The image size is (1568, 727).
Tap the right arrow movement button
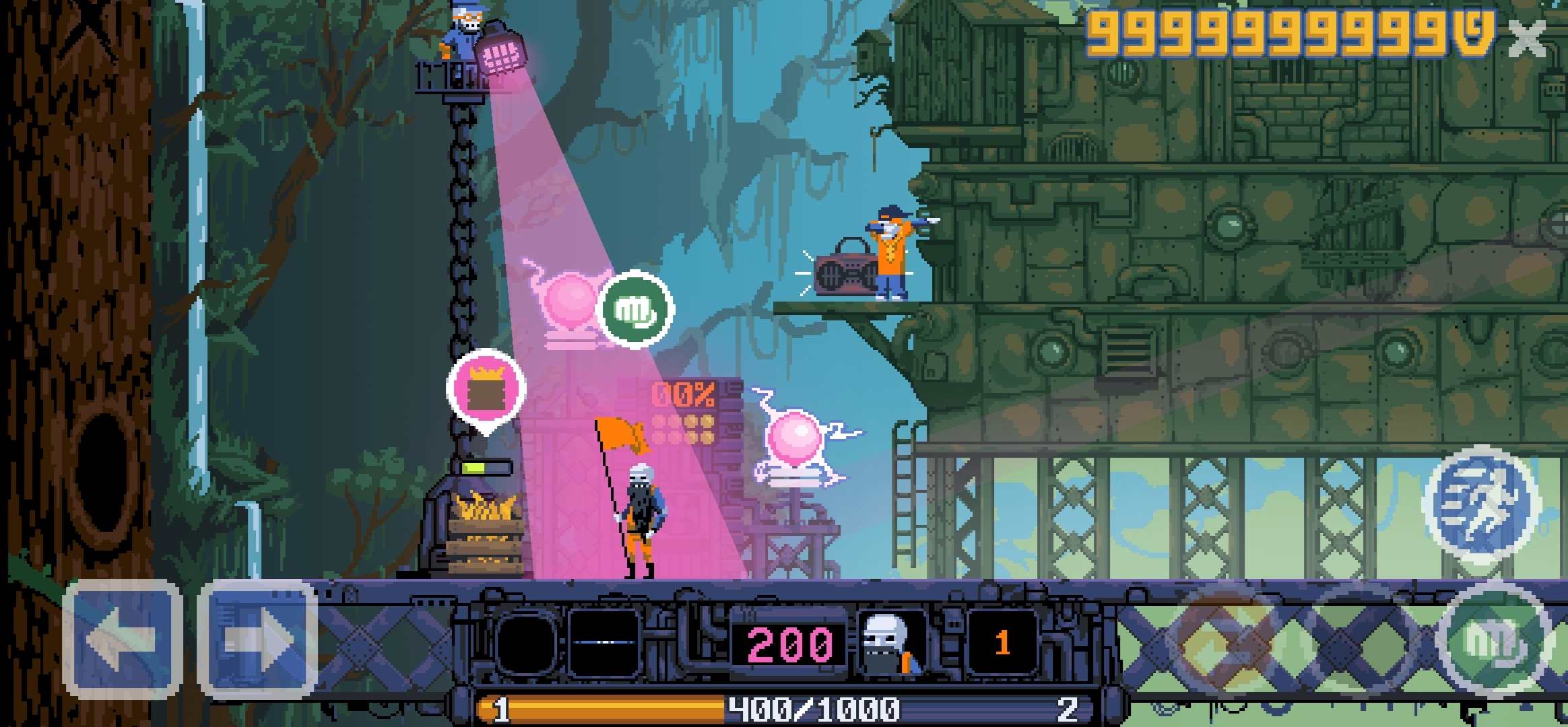[x=258, y=639]
